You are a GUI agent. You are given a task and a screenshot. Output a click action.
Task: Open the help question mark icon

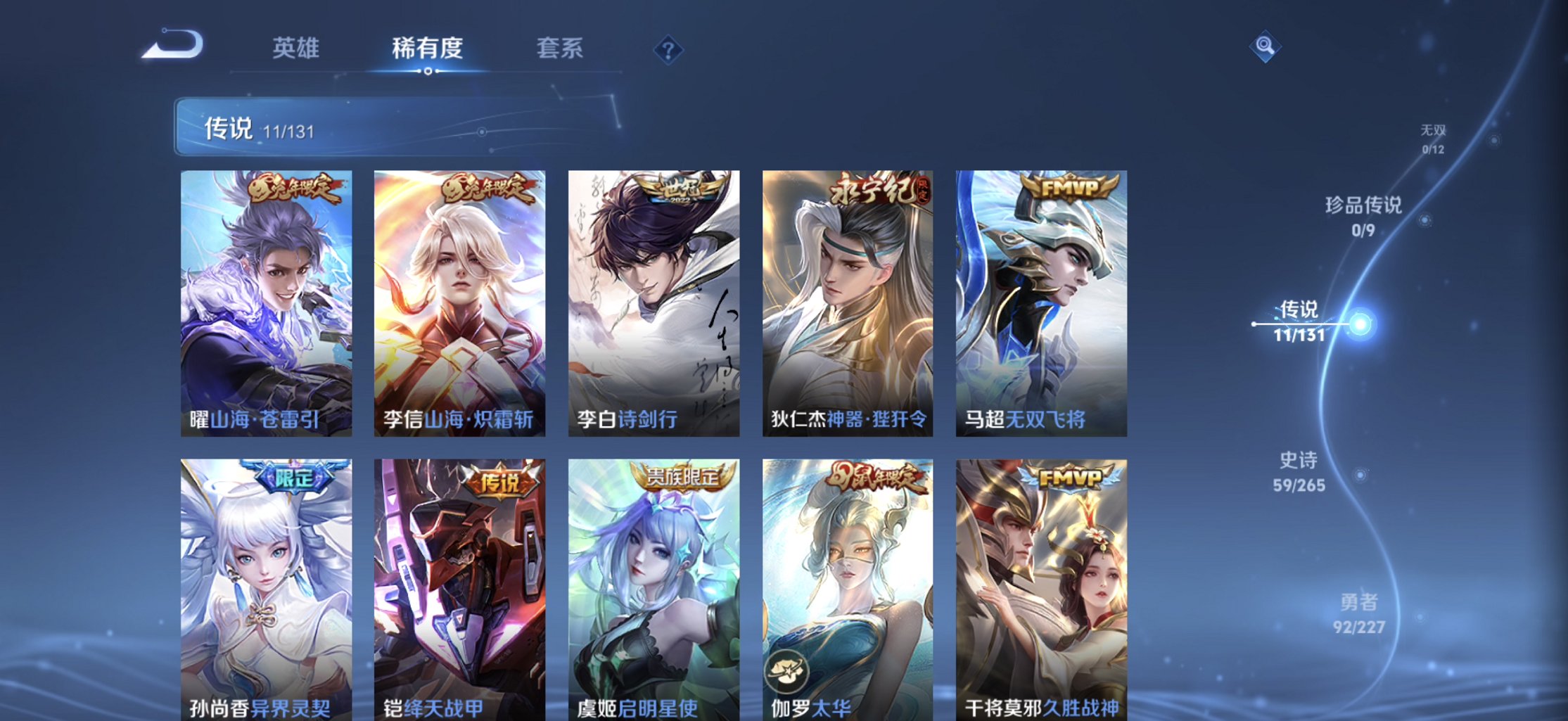[x=667, y=49]
